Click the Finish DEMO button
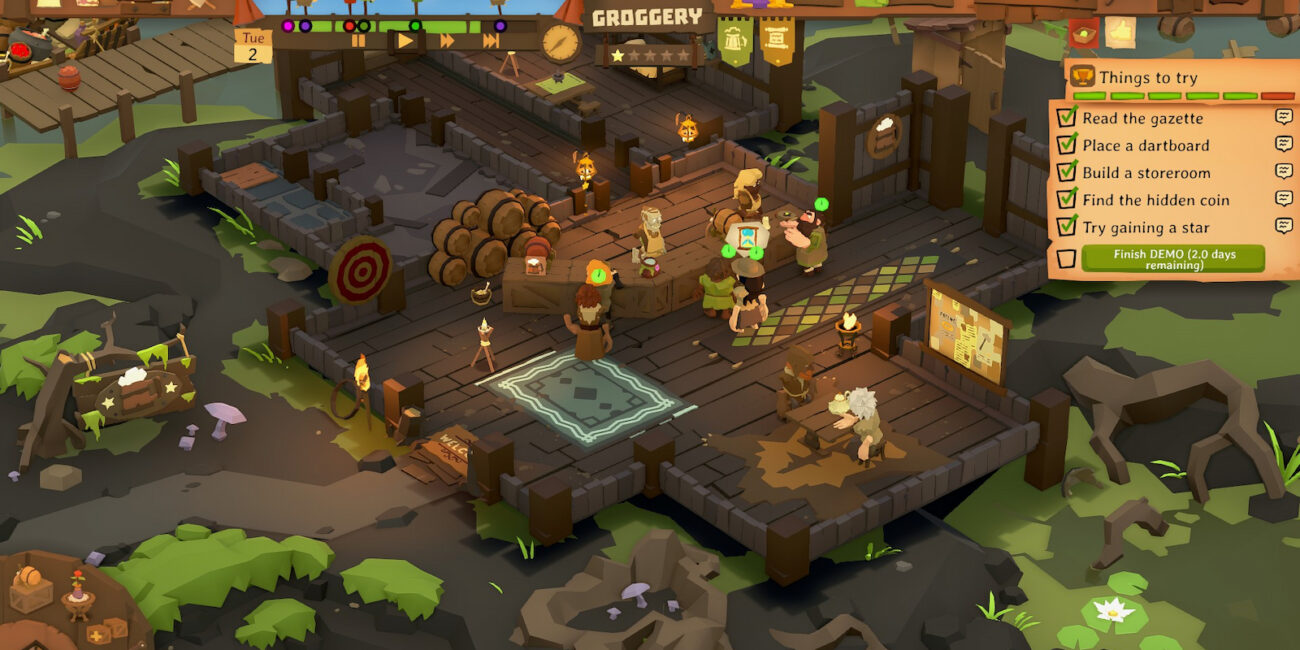Viewport: 1300px width, 650px height. 1173,260
